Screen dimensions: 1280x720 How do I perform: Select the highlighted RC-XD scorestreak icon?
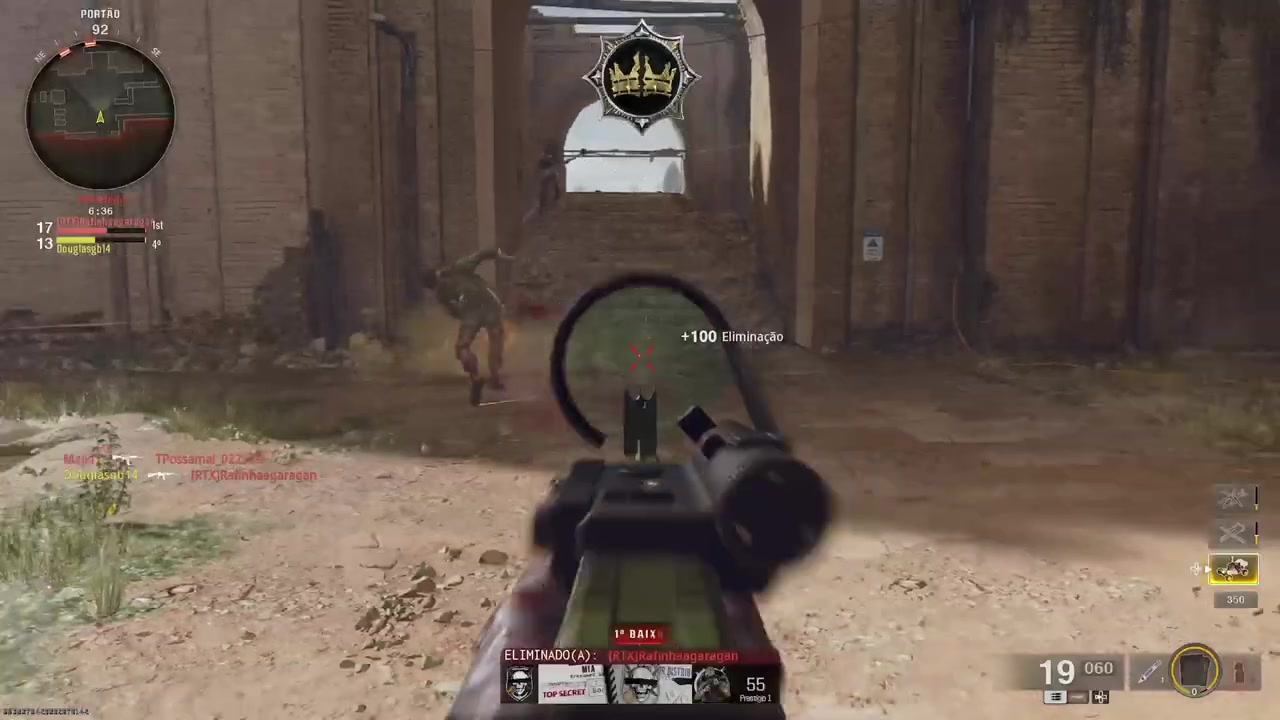(x=1234, y=568)
